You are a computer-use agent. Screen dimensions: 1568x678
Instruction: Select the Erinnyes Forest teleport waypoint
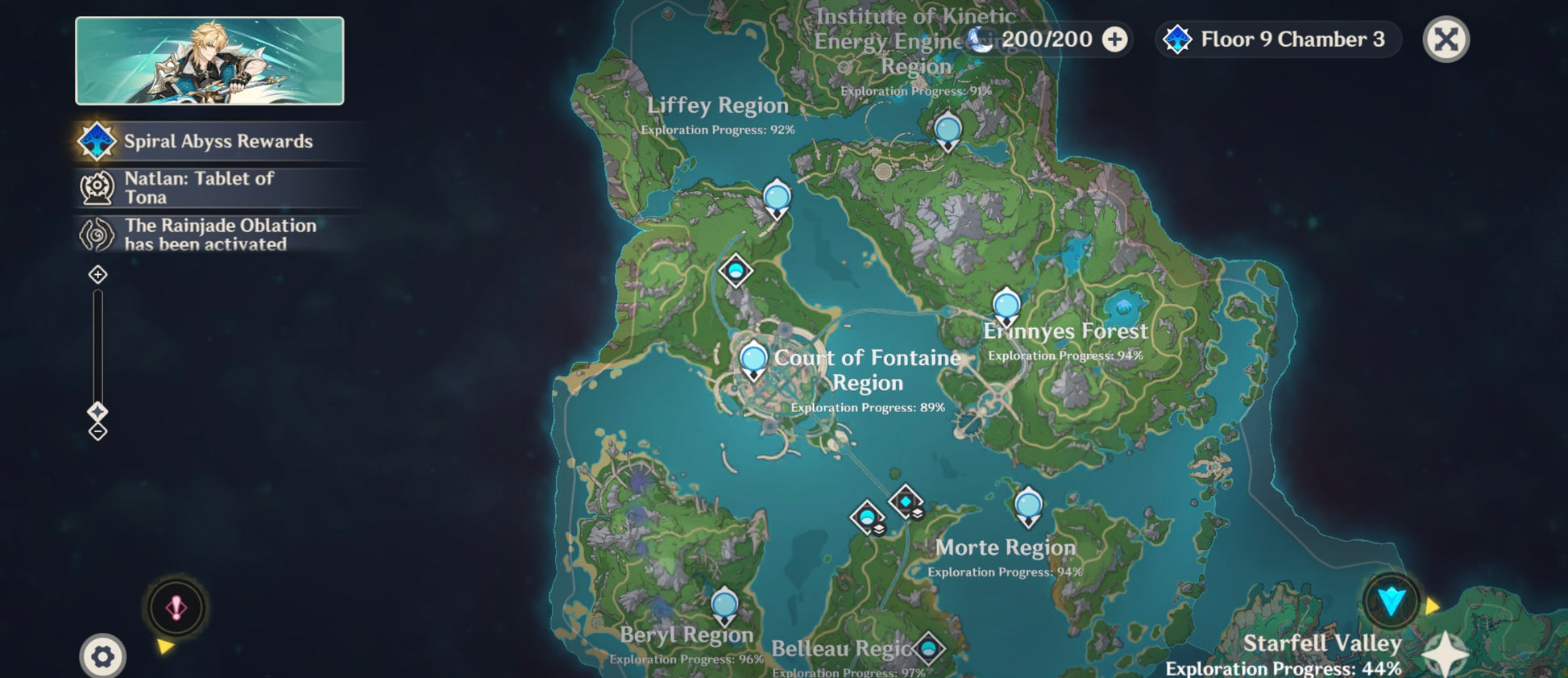[x=1006, y=307]
